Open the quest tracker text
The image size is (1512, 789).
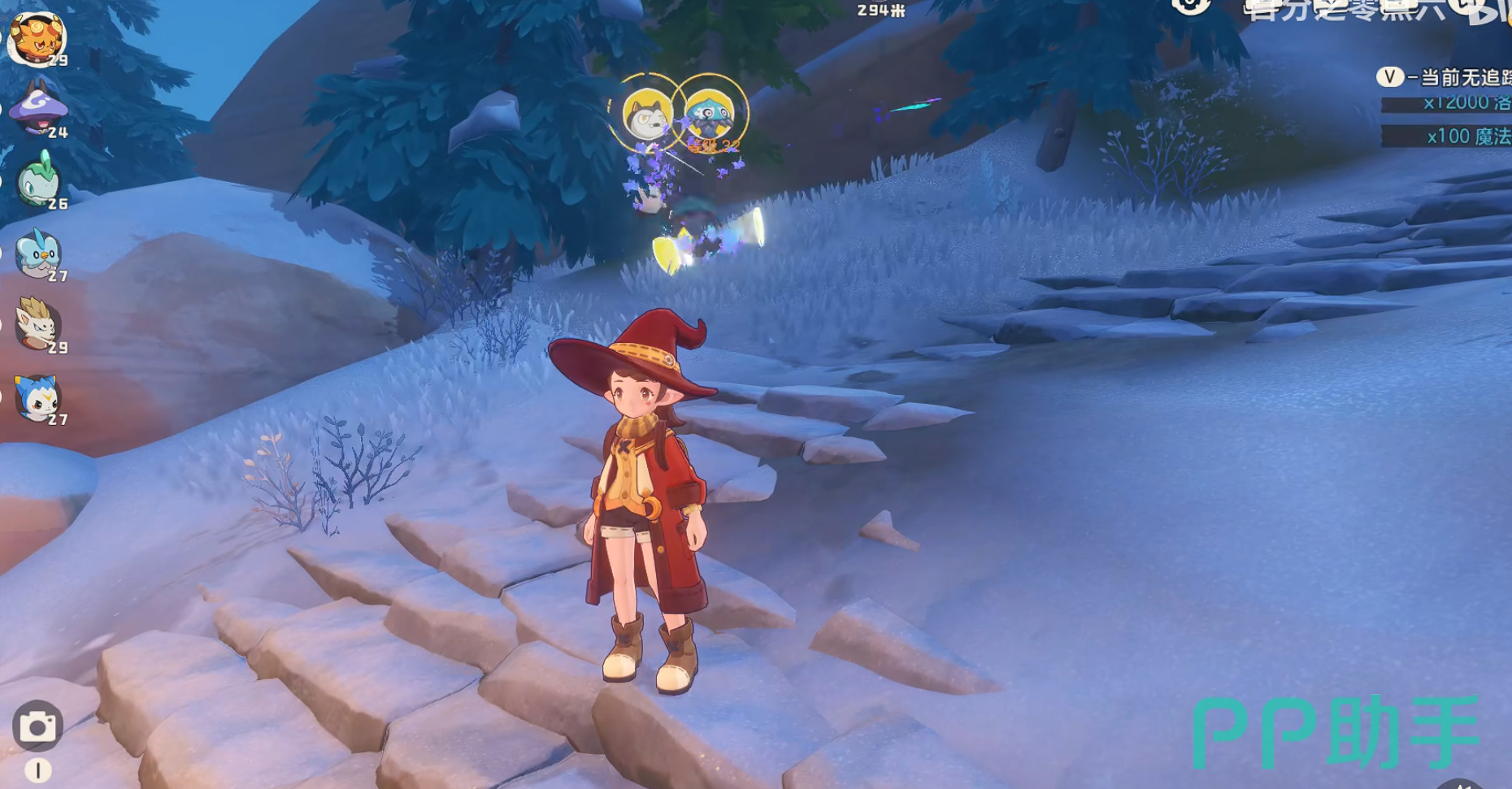(1455, 78)
